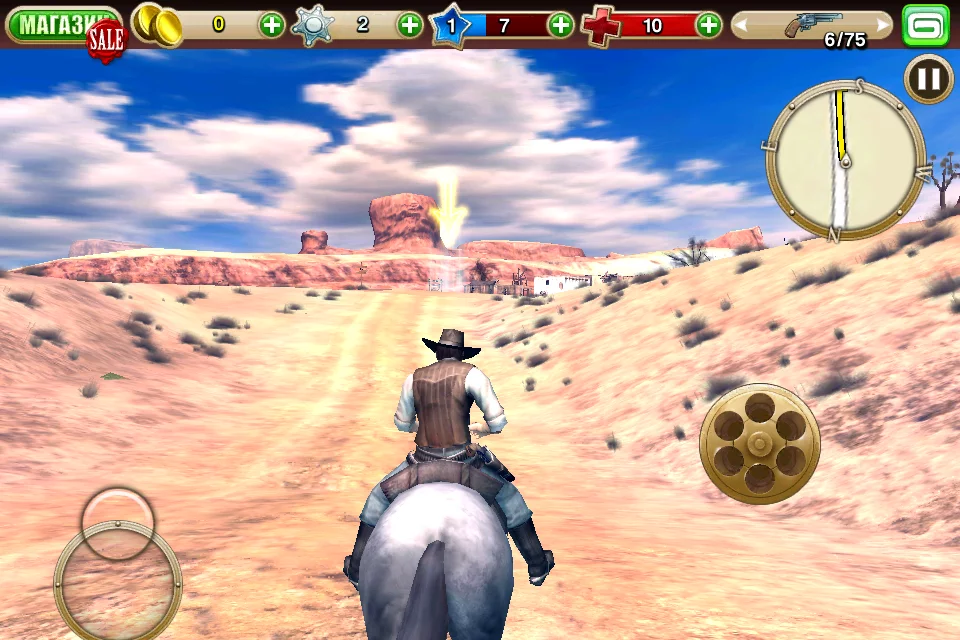Pause the game
The width and height of the screenshot is (960, 640).
929,79
